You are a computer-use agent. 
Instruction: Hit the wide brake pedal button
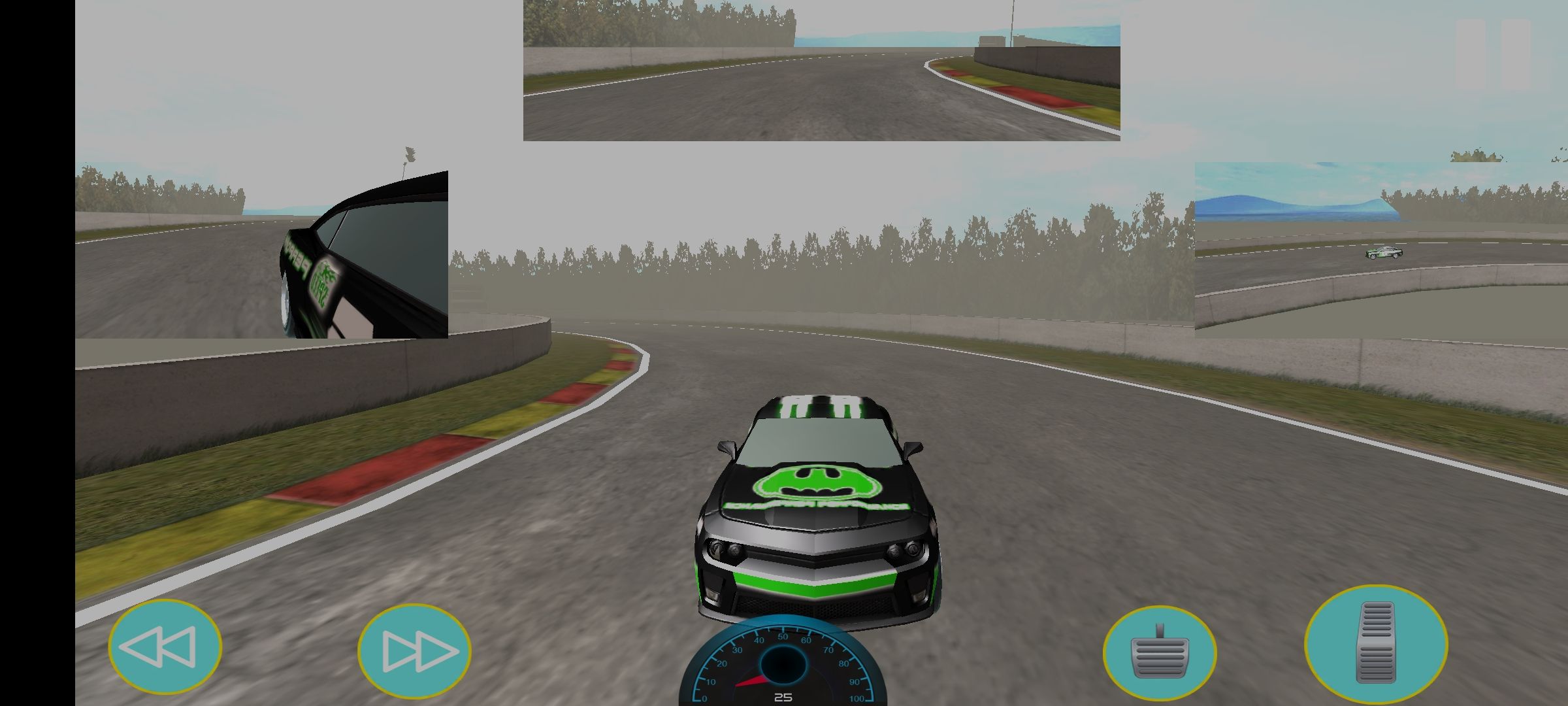tap(1159, 653)
